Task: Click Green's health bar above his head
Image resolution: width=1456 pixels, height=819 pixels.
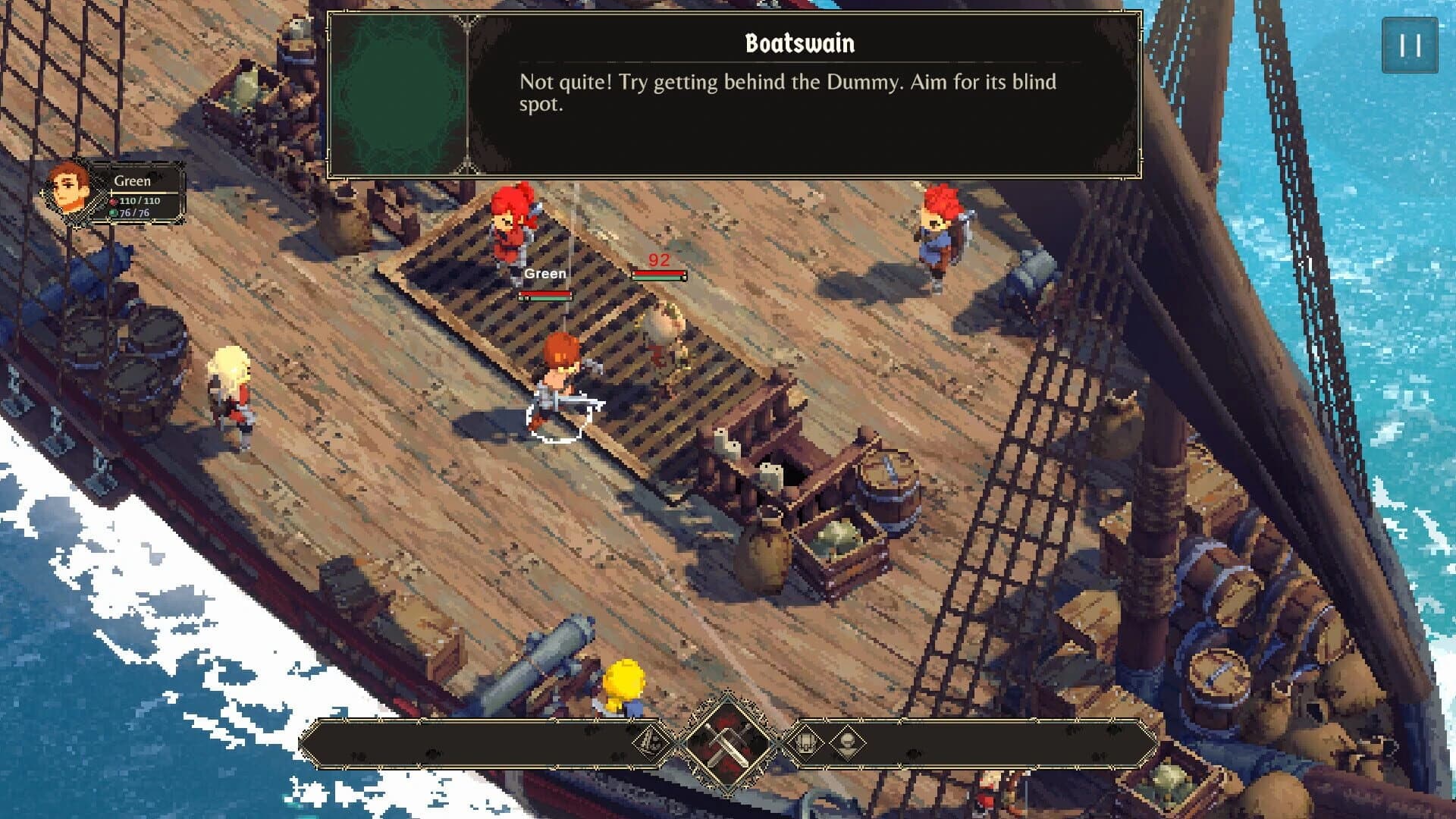Action: (x=544, y=297)
